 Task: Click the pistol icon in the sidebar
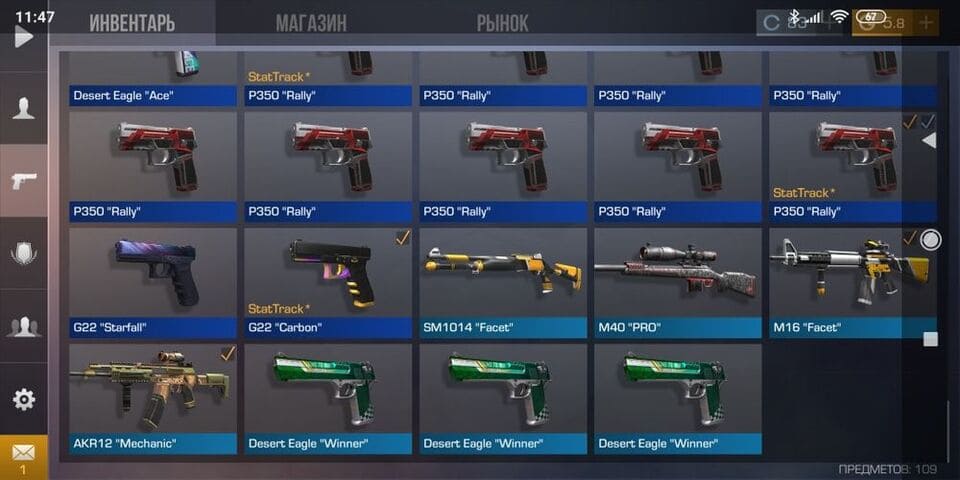23,181
